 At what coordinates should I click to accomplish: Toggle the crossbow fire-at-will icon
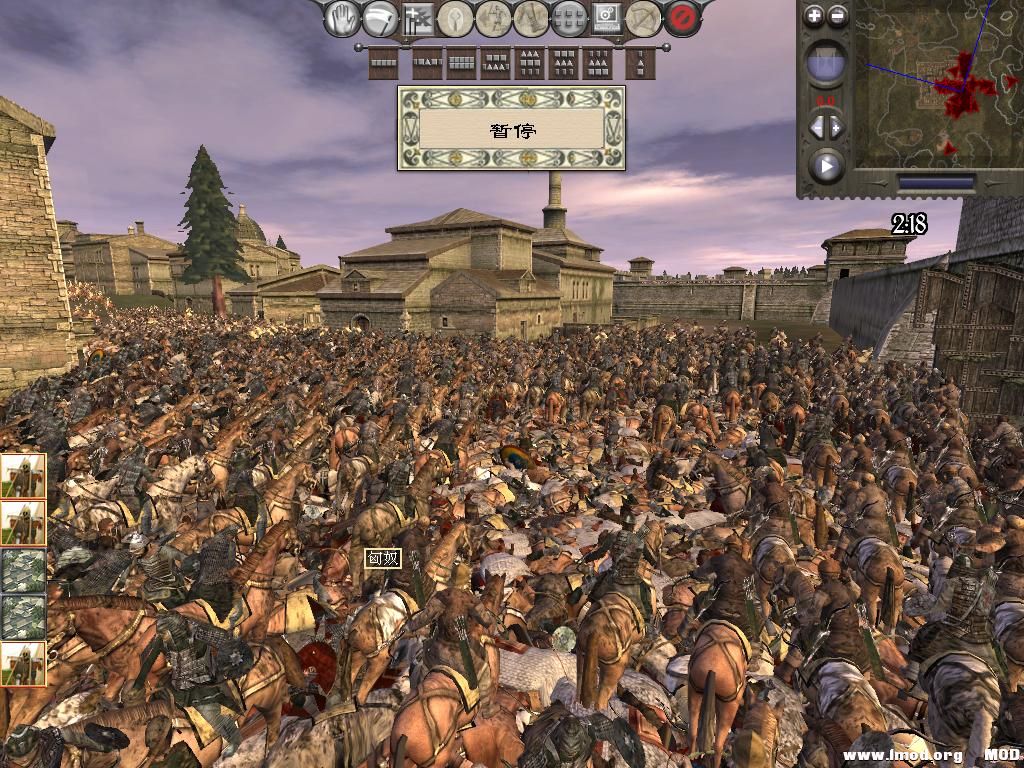coord(643,18)
